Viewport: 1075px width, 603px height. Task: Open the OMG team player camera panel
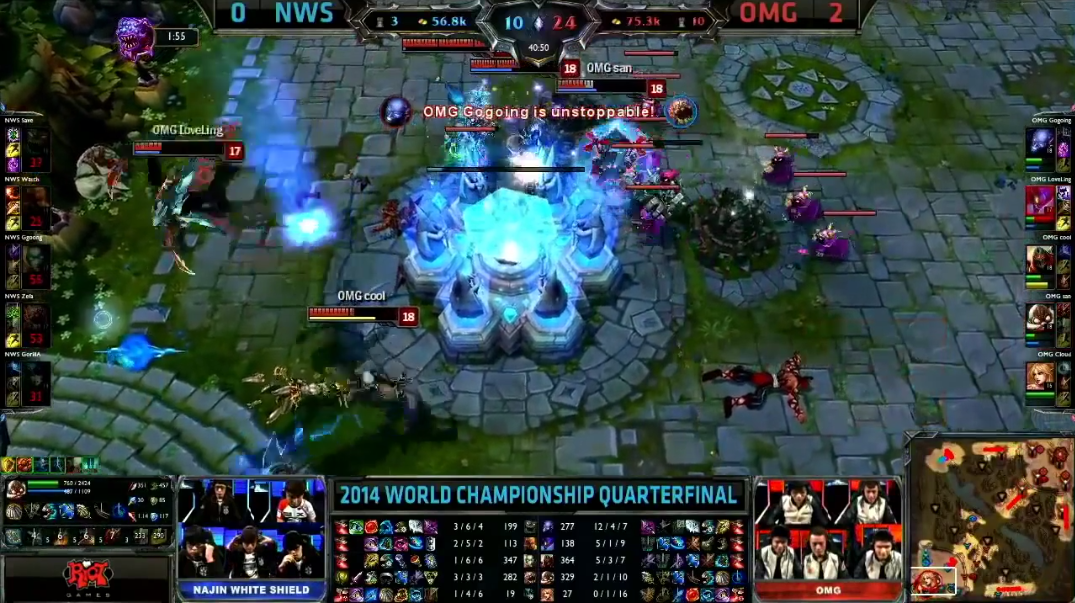pos(827,530)
